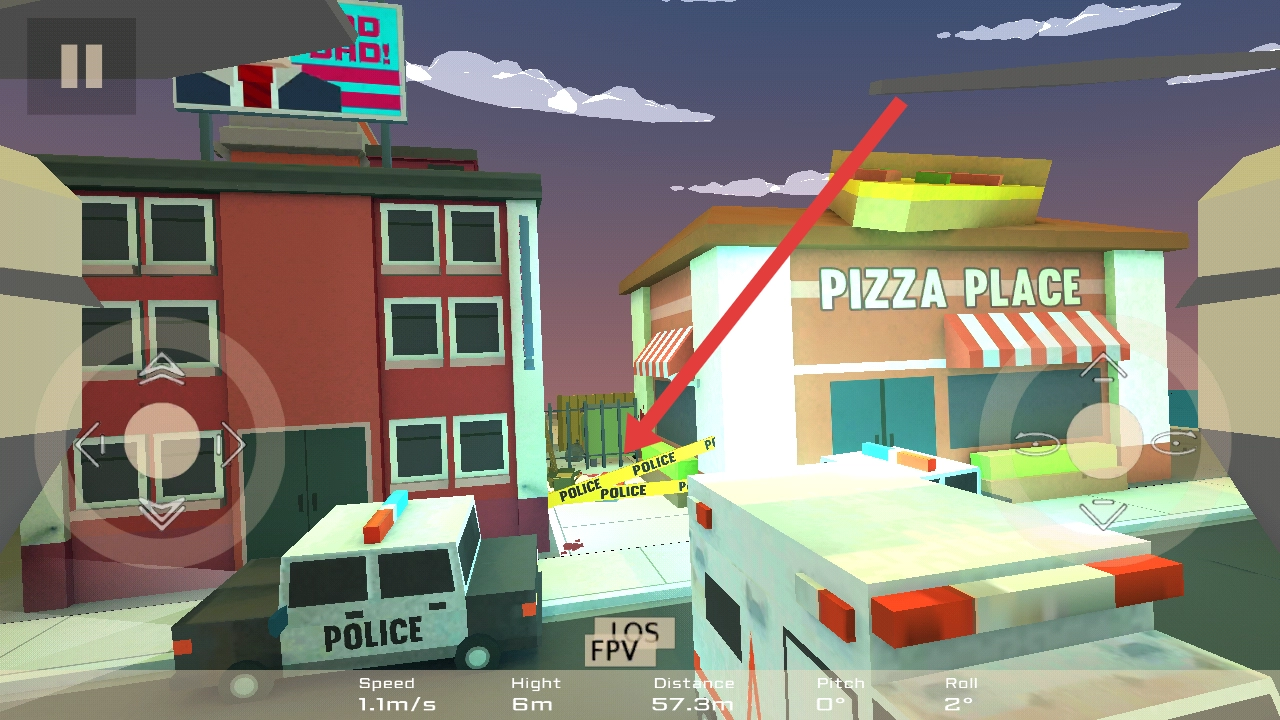Tap the right joystick's rotate-left arrow
1280x720 pixels.
(x=1036, y=442)
